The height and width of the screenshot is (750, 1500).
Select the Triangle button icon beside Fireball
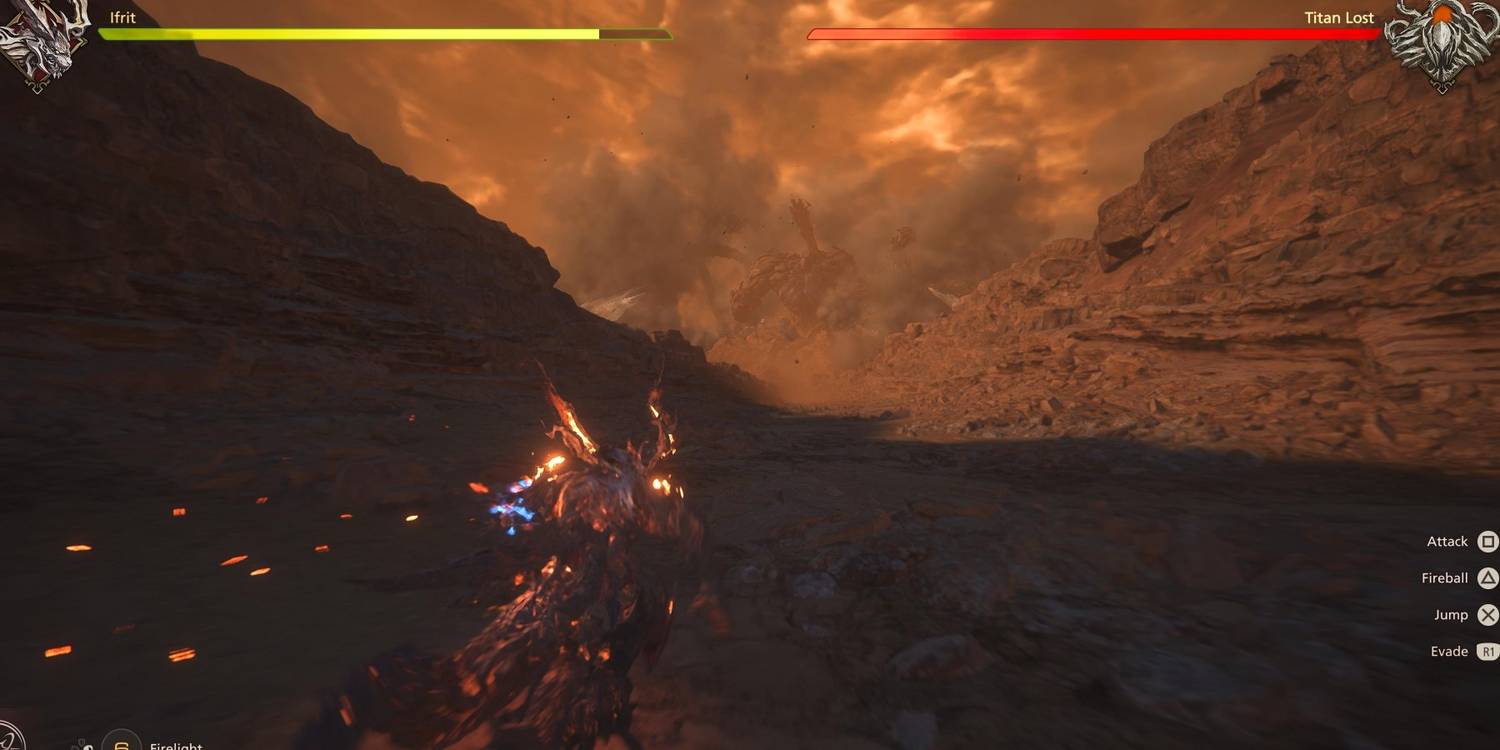(x=1487, y=578)
